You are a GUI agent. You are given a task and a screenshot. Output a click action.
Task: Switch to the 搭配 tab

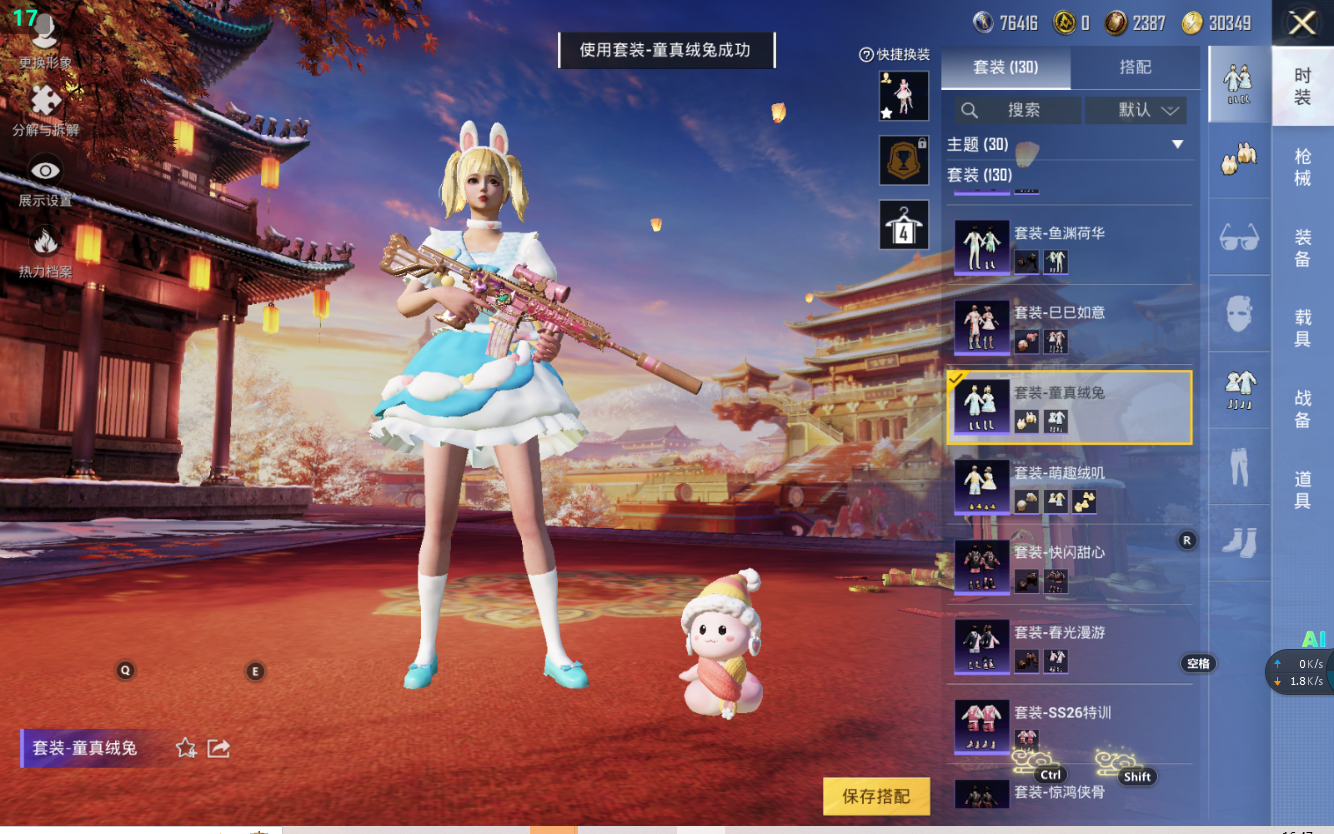[1135, 67]
